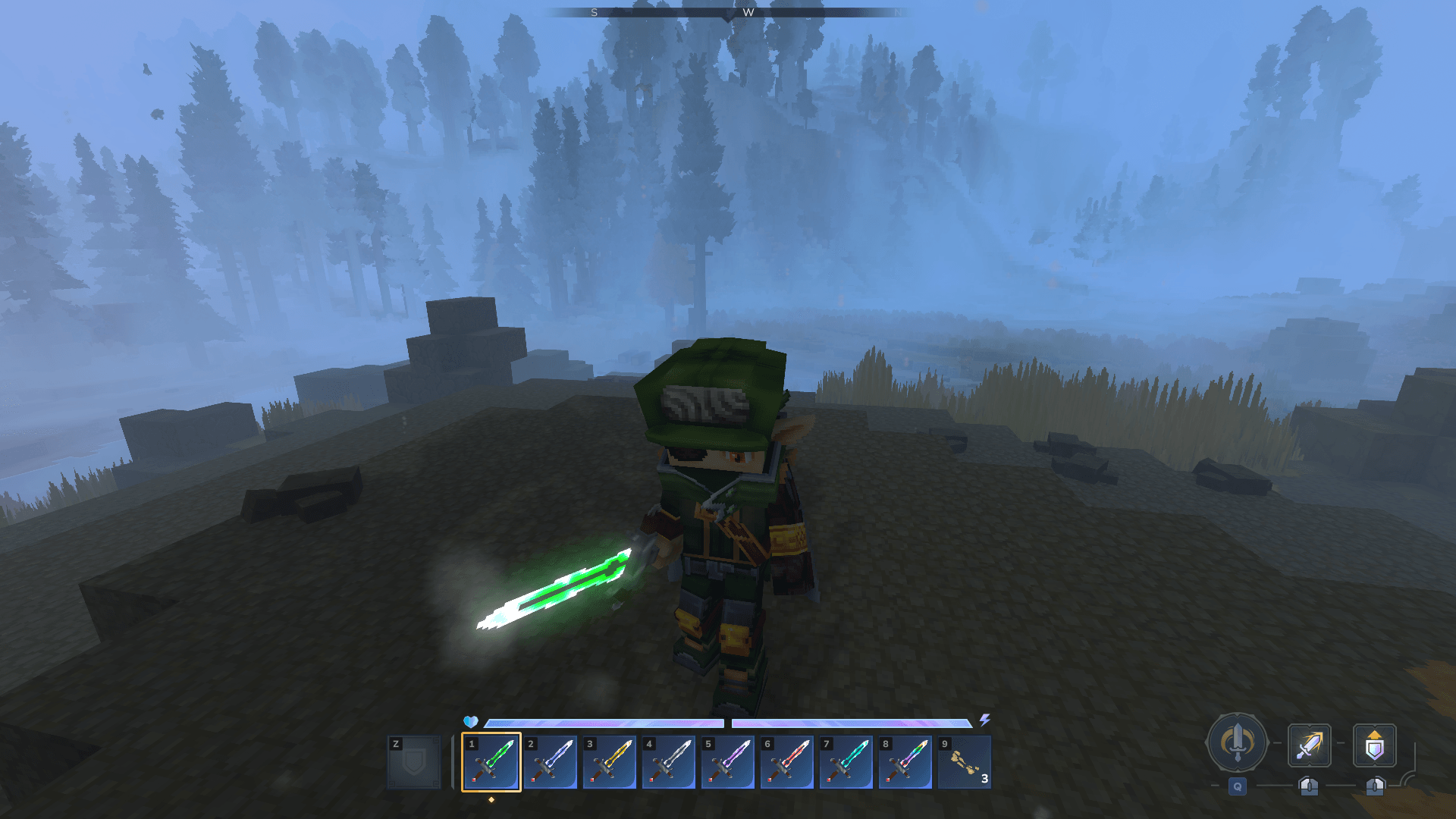Image resolution: width=1456 pixels, height=819 pixels.
Task: Select the bone item stack in slot 9
Action: 965,762
